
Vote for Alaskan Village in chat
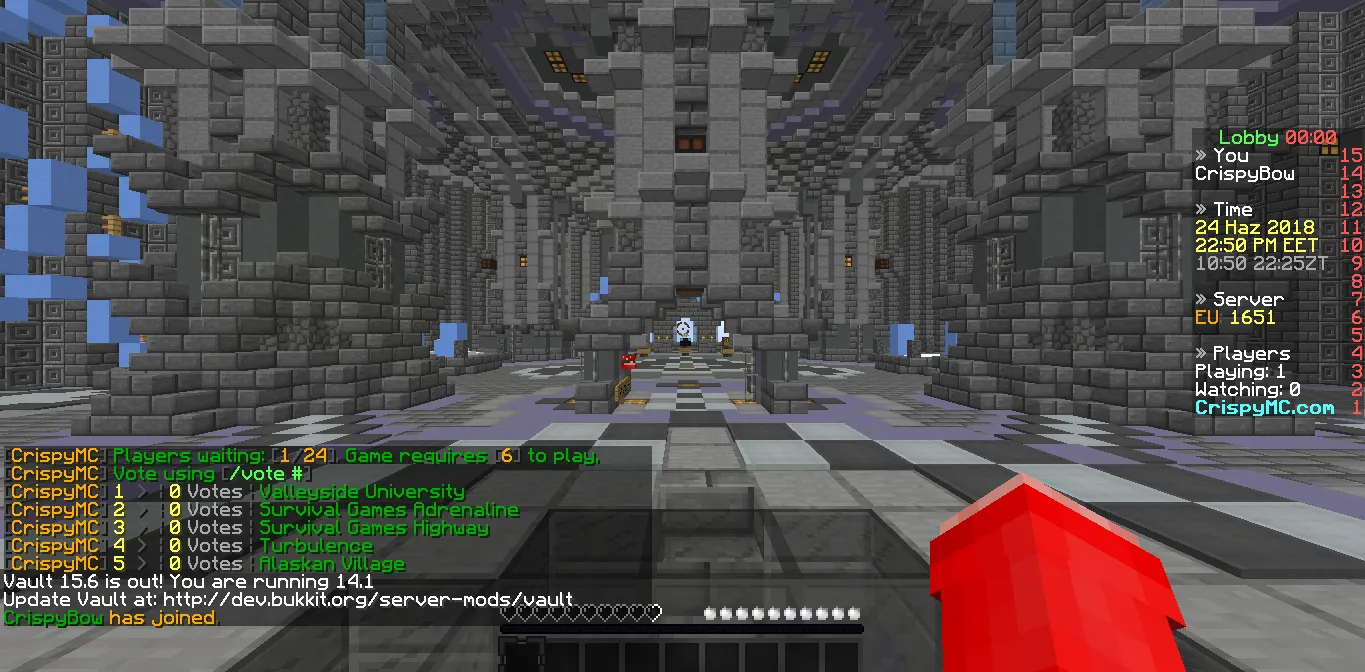[332, 564]
